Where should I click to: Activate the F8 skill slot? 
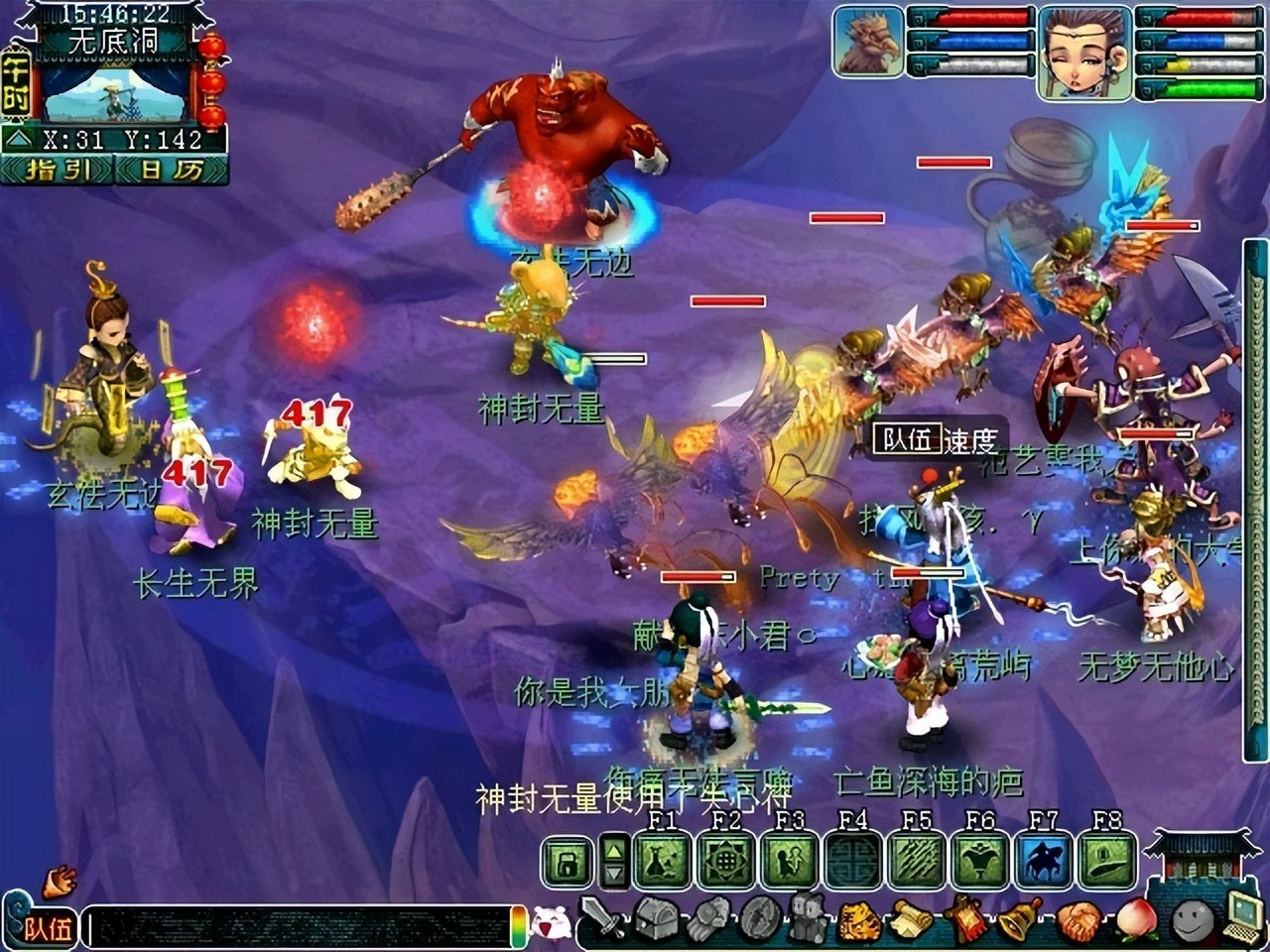point(1106,861)
